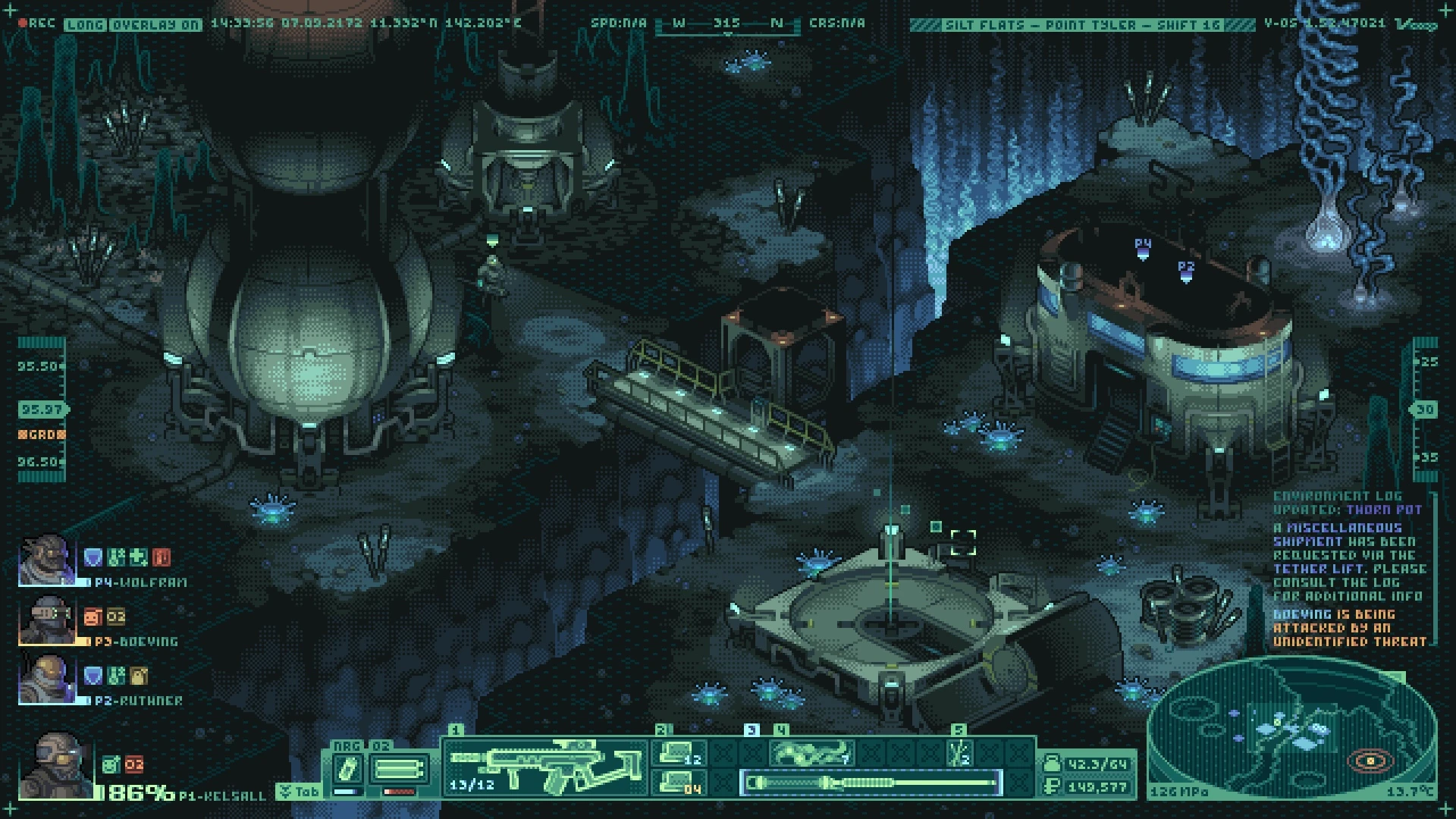Click the ammo magazine slot showing 04
The height and width of the screenshot is (819, 1456).
679,783
